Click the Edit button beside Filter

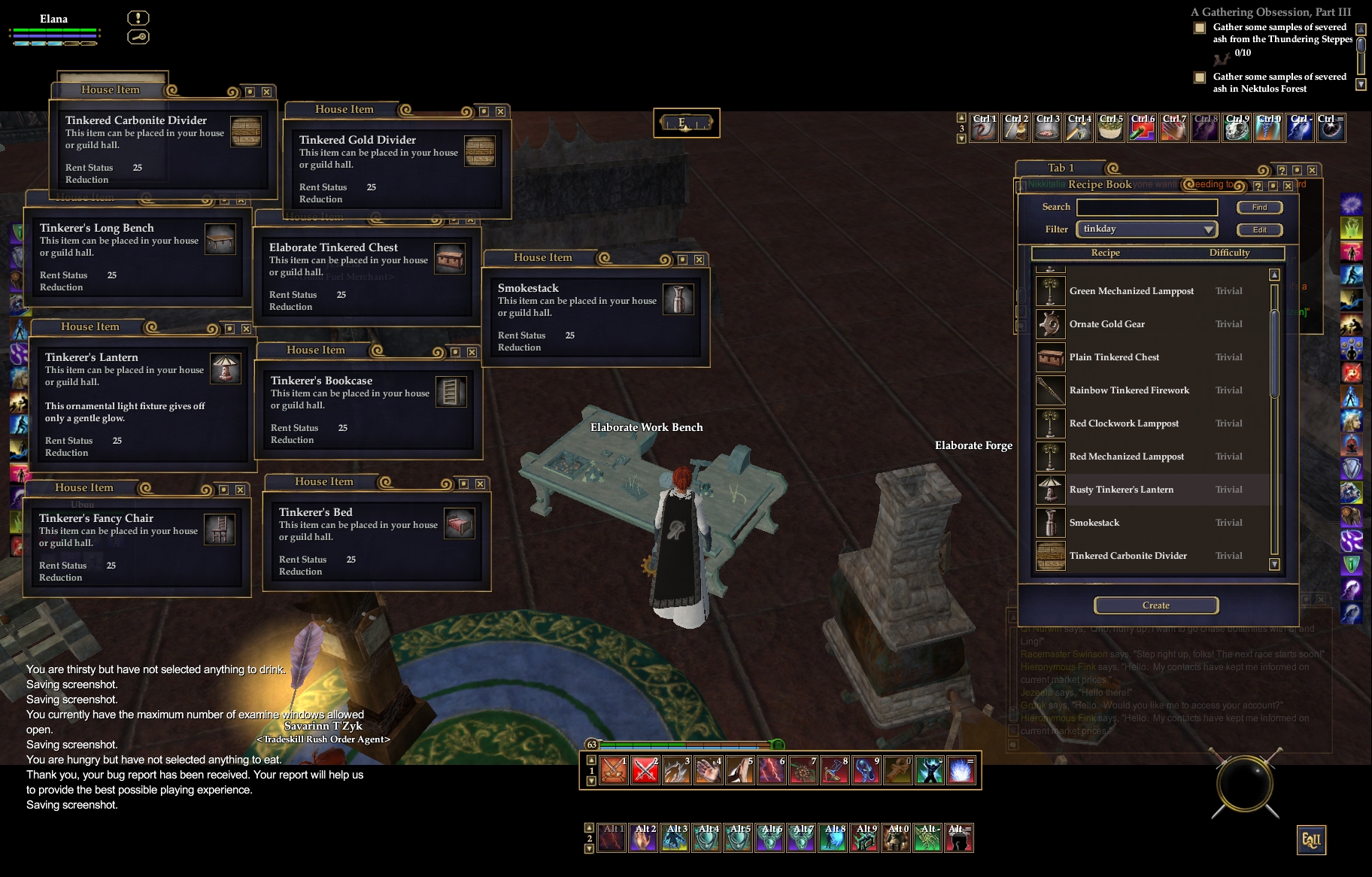pos(1259,230)
